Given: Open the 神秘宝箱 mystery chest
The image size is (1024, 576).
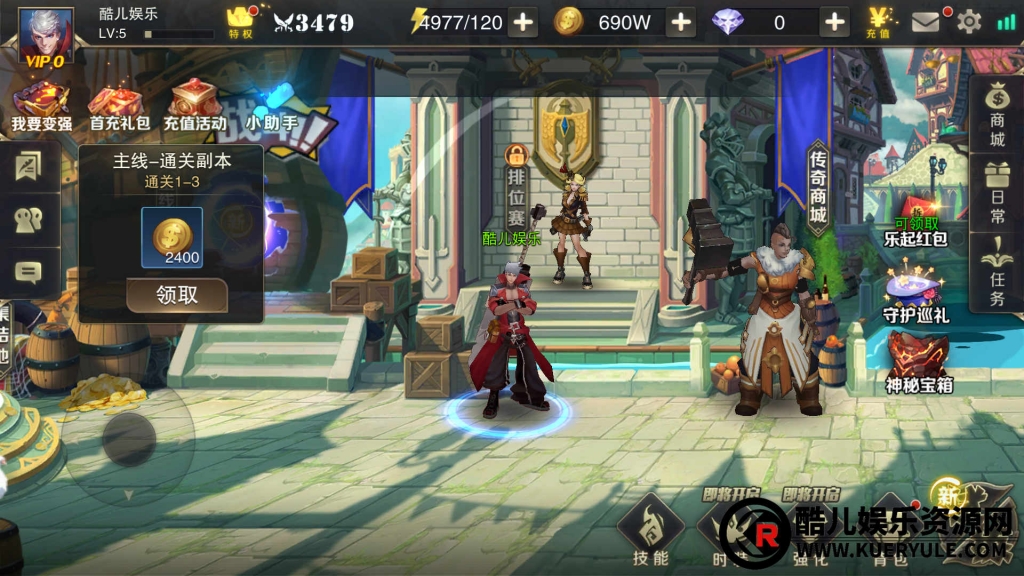Looking at the screenshot, I should pos(916,364).
